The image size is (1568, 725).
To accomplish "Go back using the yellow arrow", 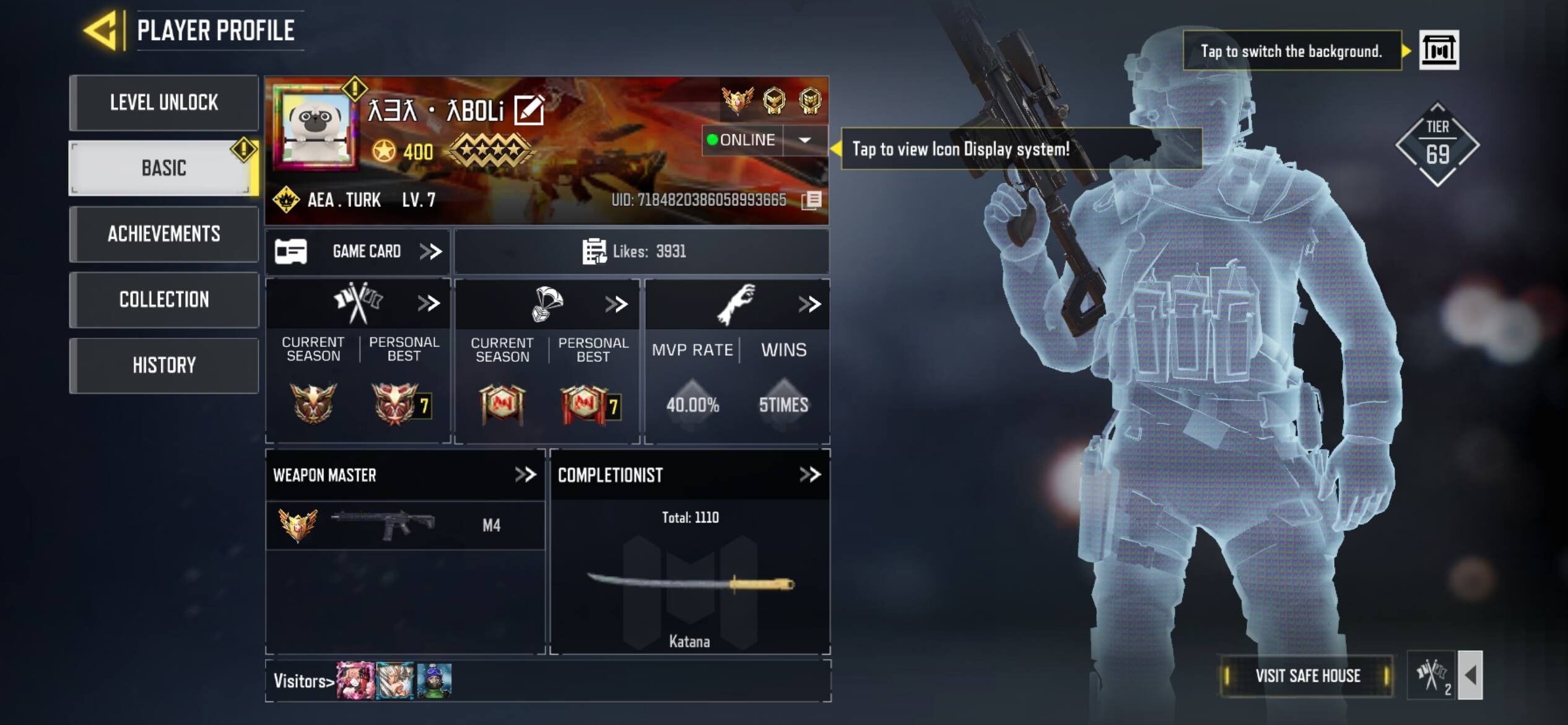I will click(x=101, y=30).
